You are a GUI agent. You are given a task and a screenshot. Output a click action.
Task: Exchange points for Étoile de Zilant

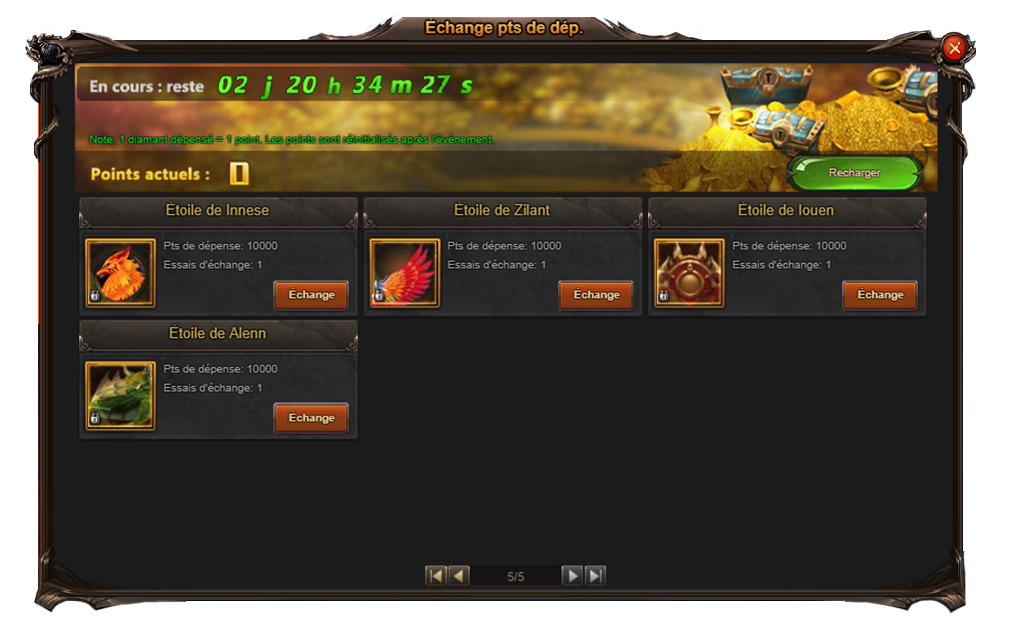[x=596, y=295]
